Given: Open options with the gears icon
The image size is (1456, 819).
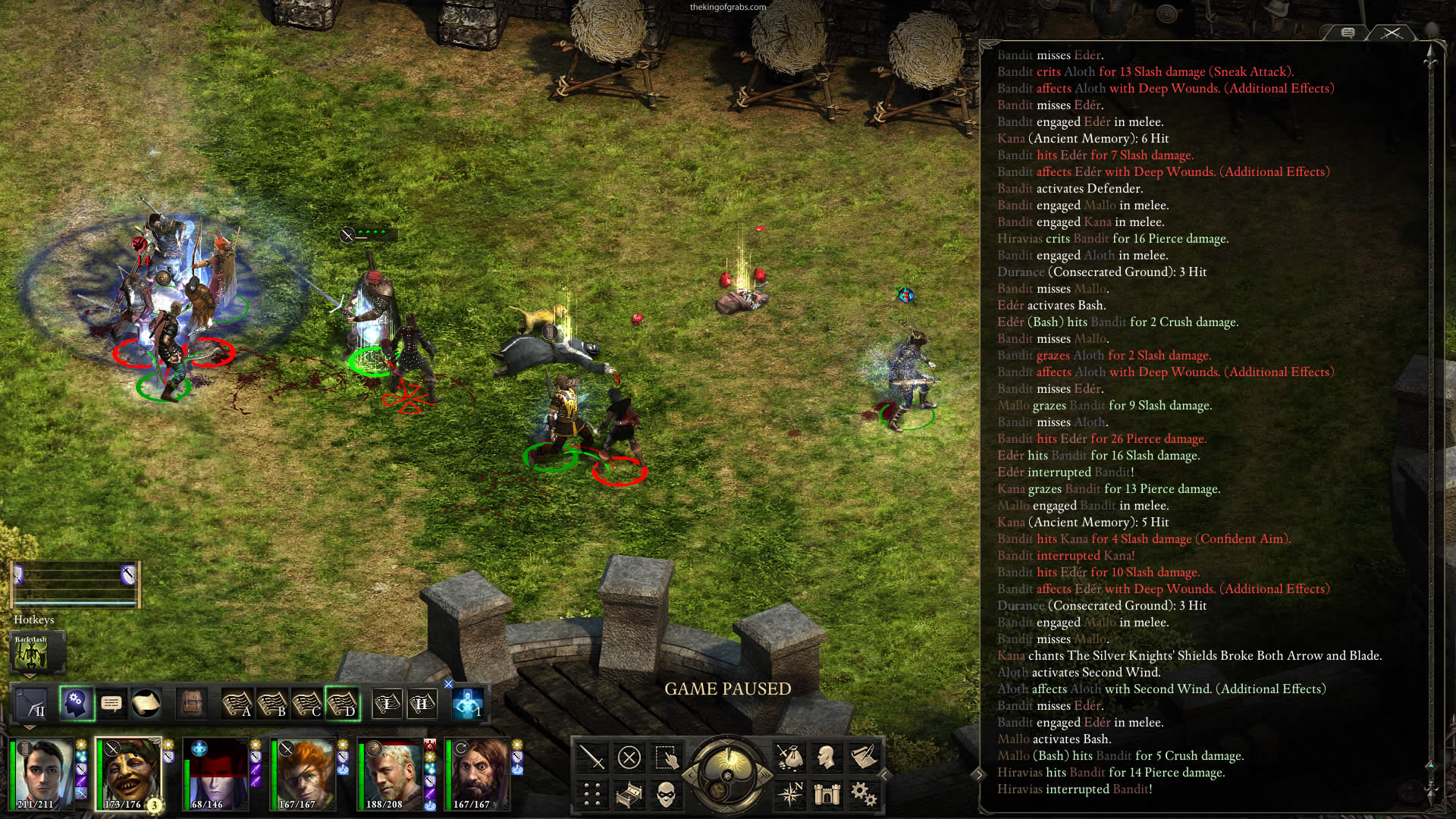Looking at the screenshot, I should click(x=863, y=794).
